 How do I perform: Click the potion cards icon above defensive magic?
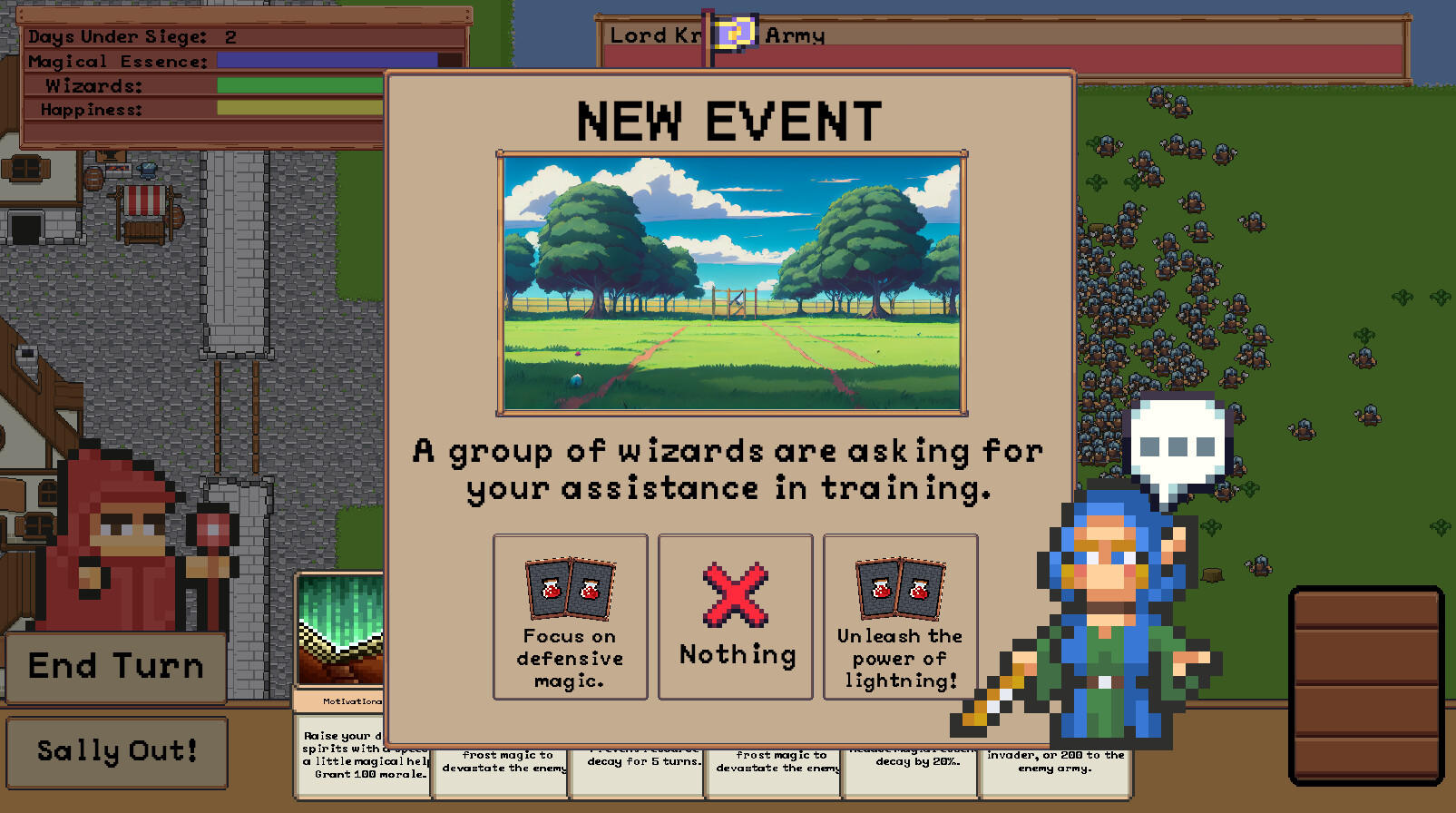569,588
